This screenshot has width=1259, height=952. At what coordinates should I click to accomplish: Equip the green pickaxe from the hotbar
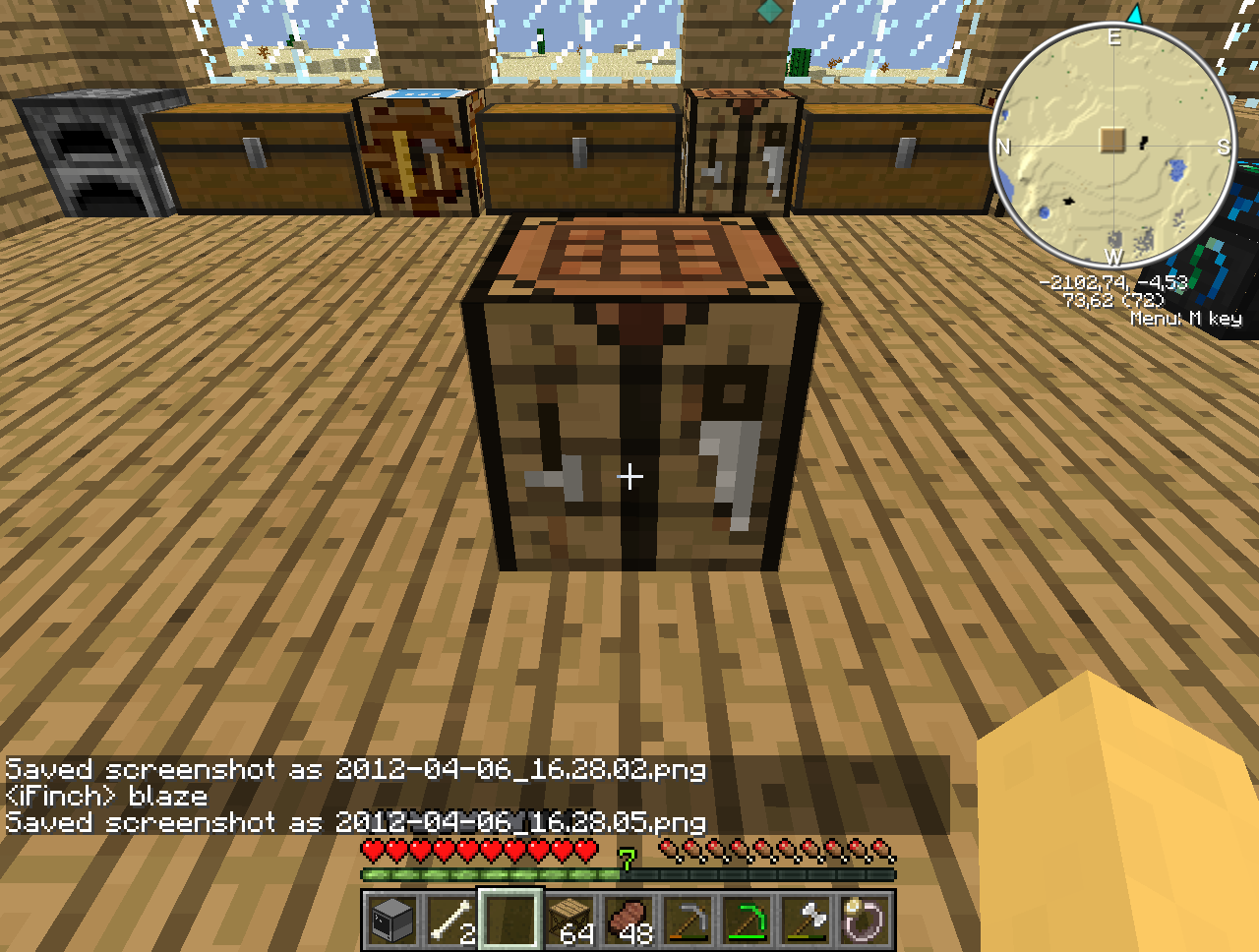[x=747, y=922]
